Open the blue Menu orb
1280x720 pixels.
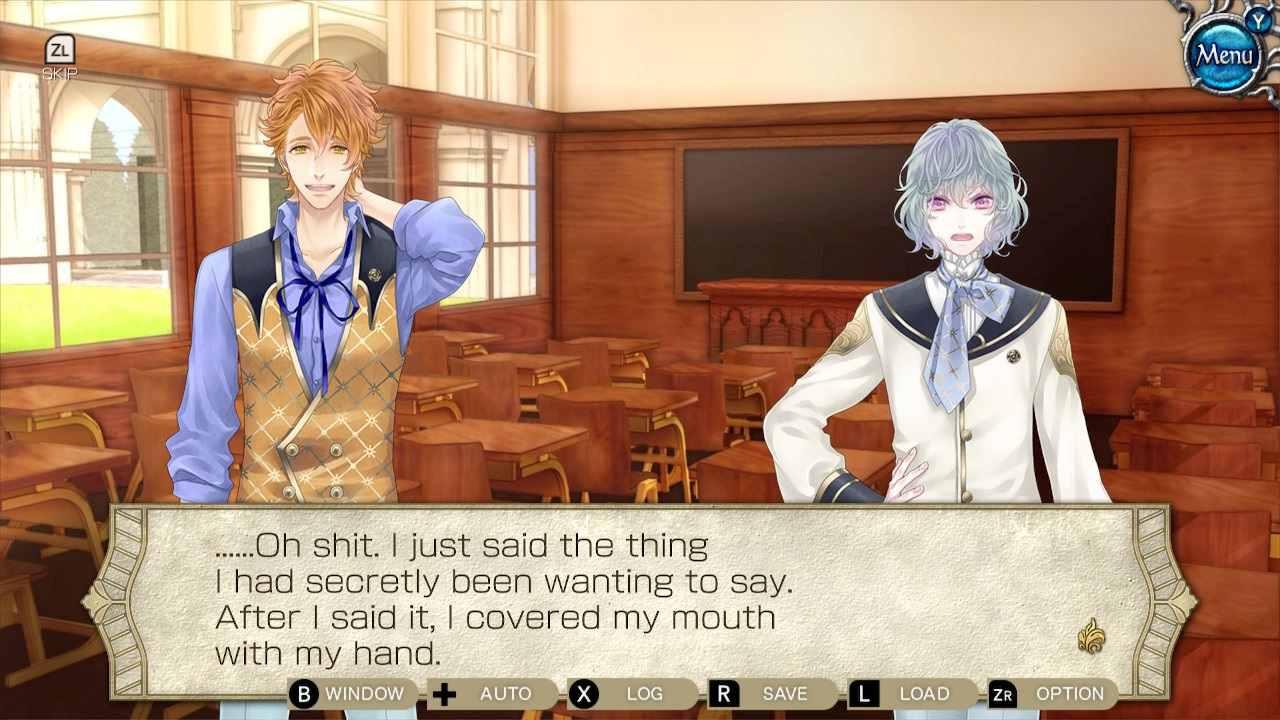pos(1225,55)
